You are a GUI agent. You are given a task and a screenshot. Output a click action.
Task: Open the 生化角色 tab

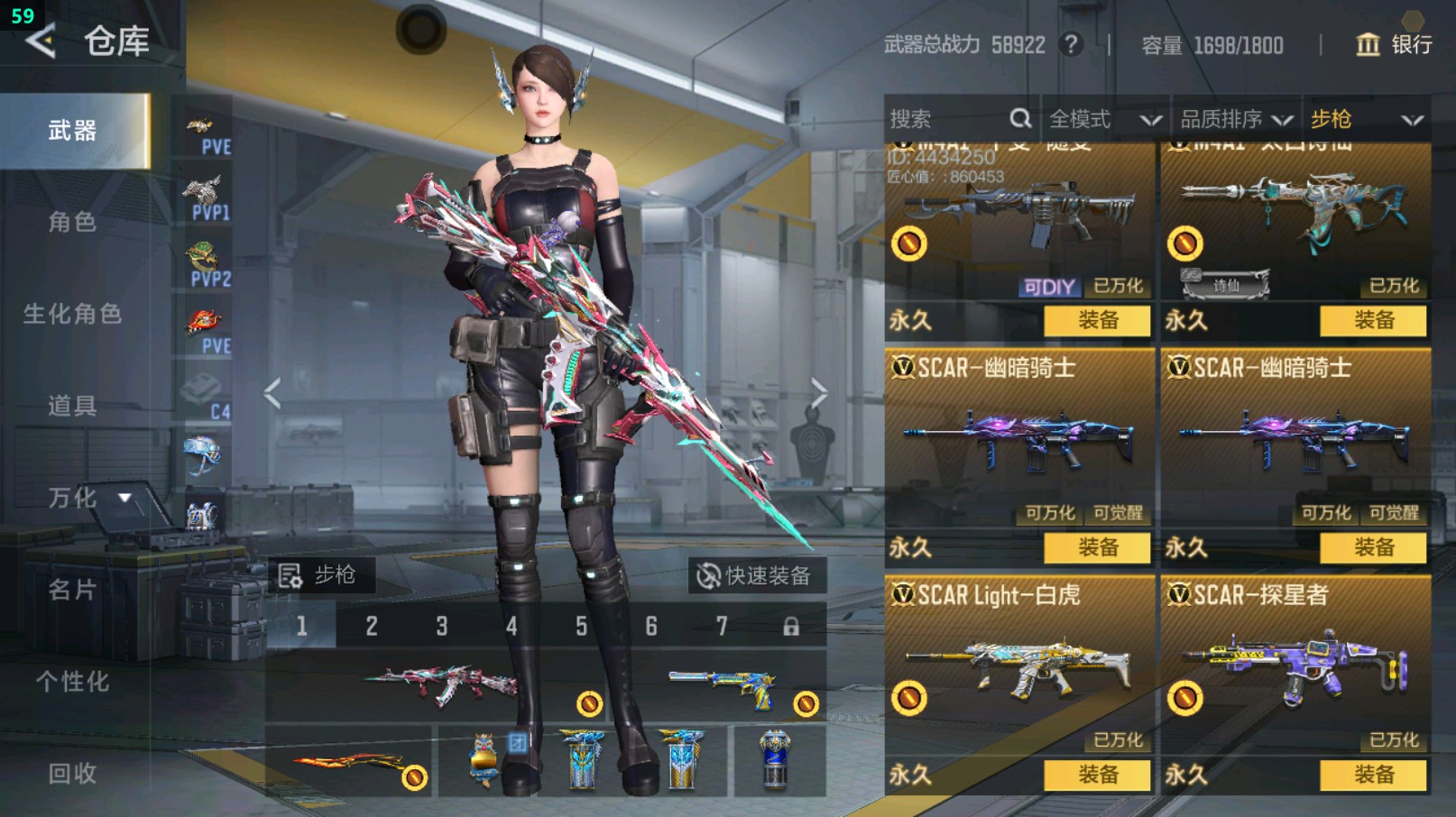coord(73,314)
